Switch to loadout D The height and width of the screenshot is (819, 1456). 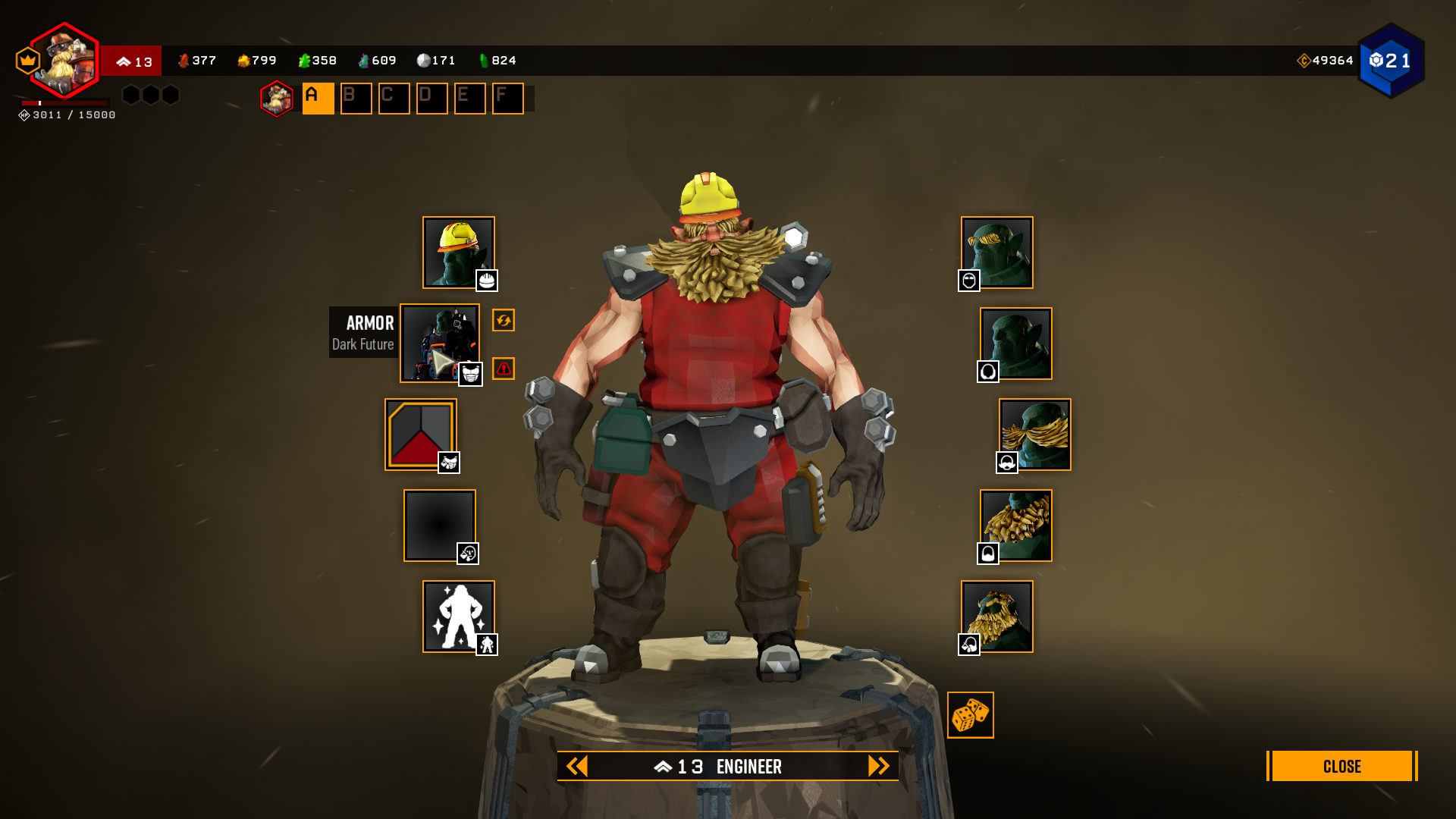tap(431, 99)
